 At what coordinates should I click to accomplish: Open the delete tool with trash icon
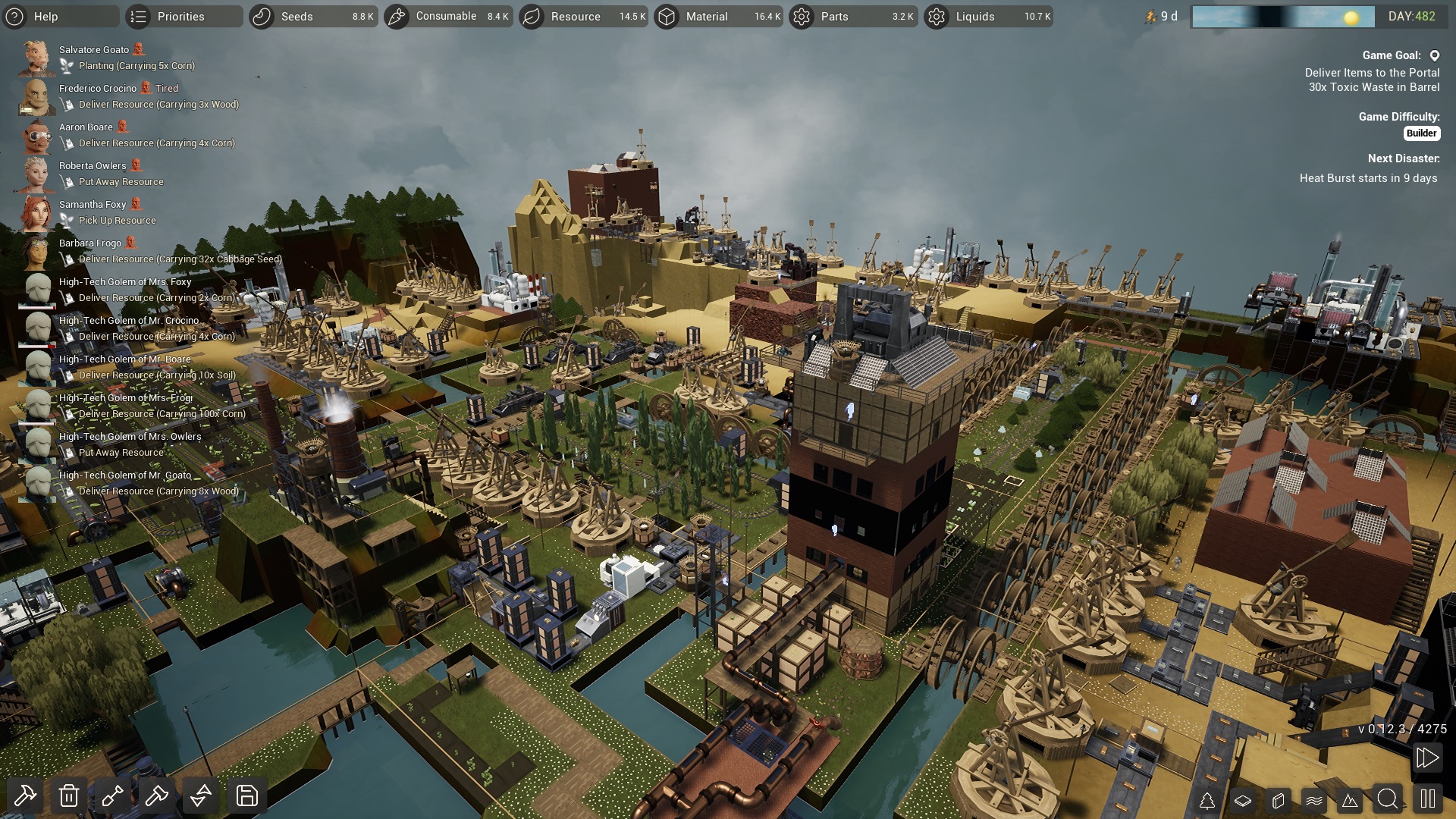(69, 796)
